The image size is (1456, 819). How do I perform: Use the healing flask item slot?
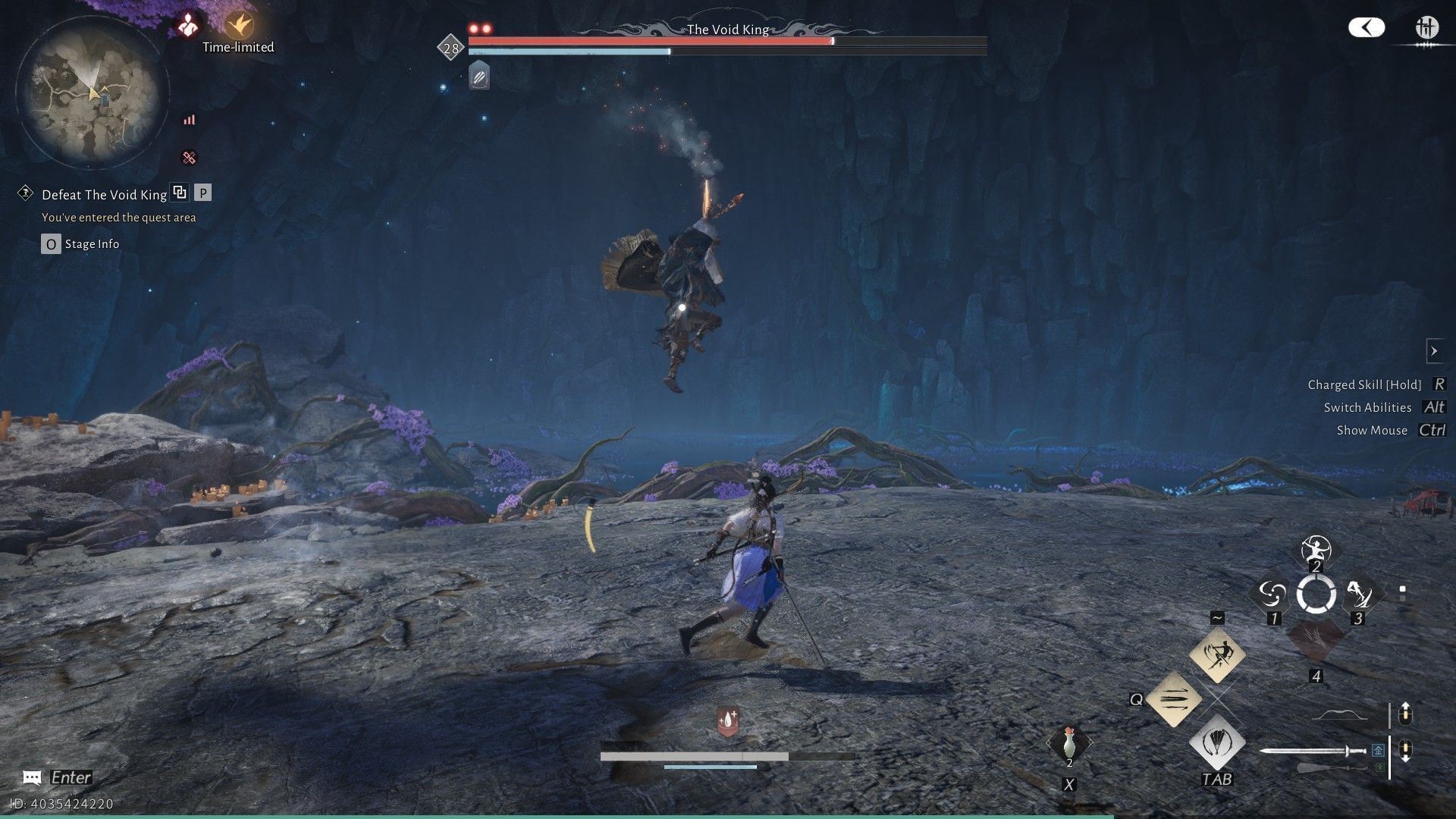tap(1068, 744)
